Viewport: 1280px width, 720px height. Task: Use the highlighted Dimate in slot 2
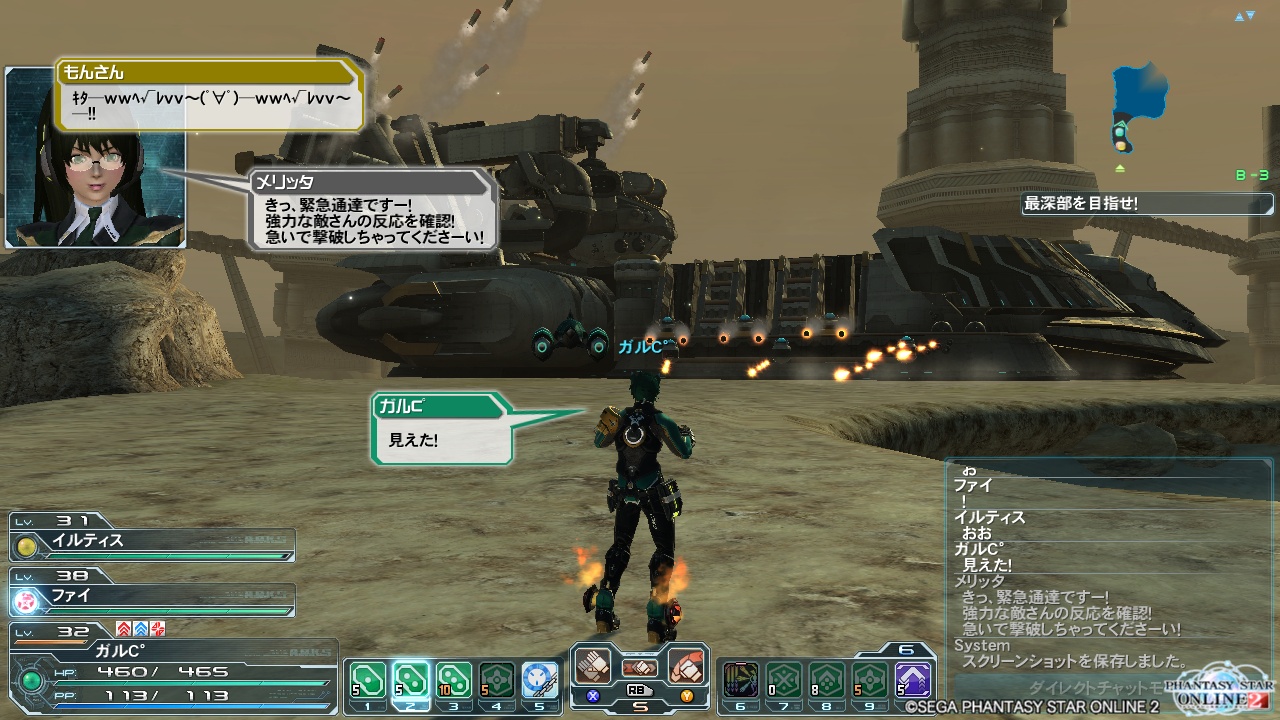tap(410, 680)
